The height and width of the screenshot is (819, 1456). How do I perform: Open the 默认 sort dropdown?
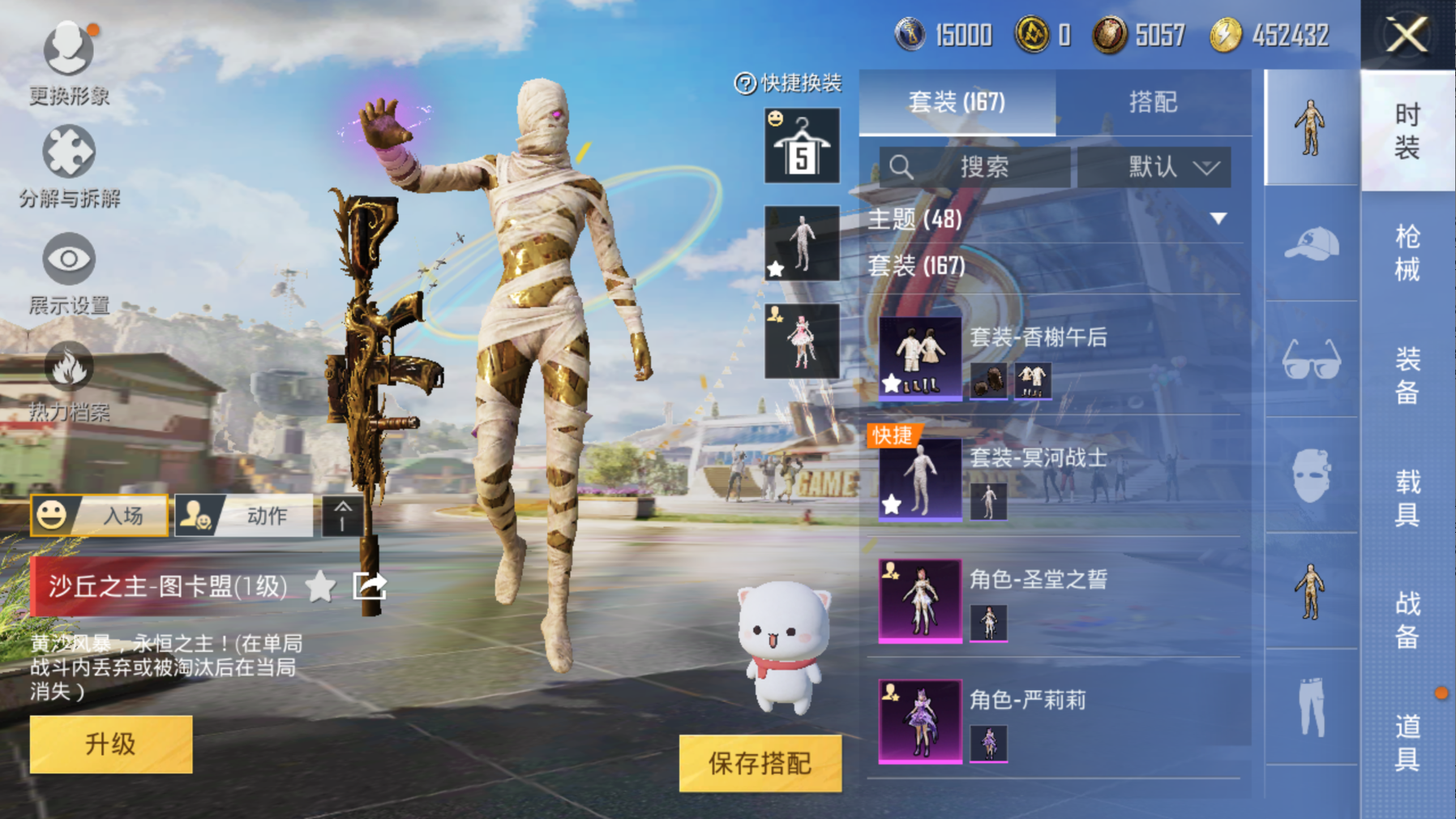(x=1154, y=167)
